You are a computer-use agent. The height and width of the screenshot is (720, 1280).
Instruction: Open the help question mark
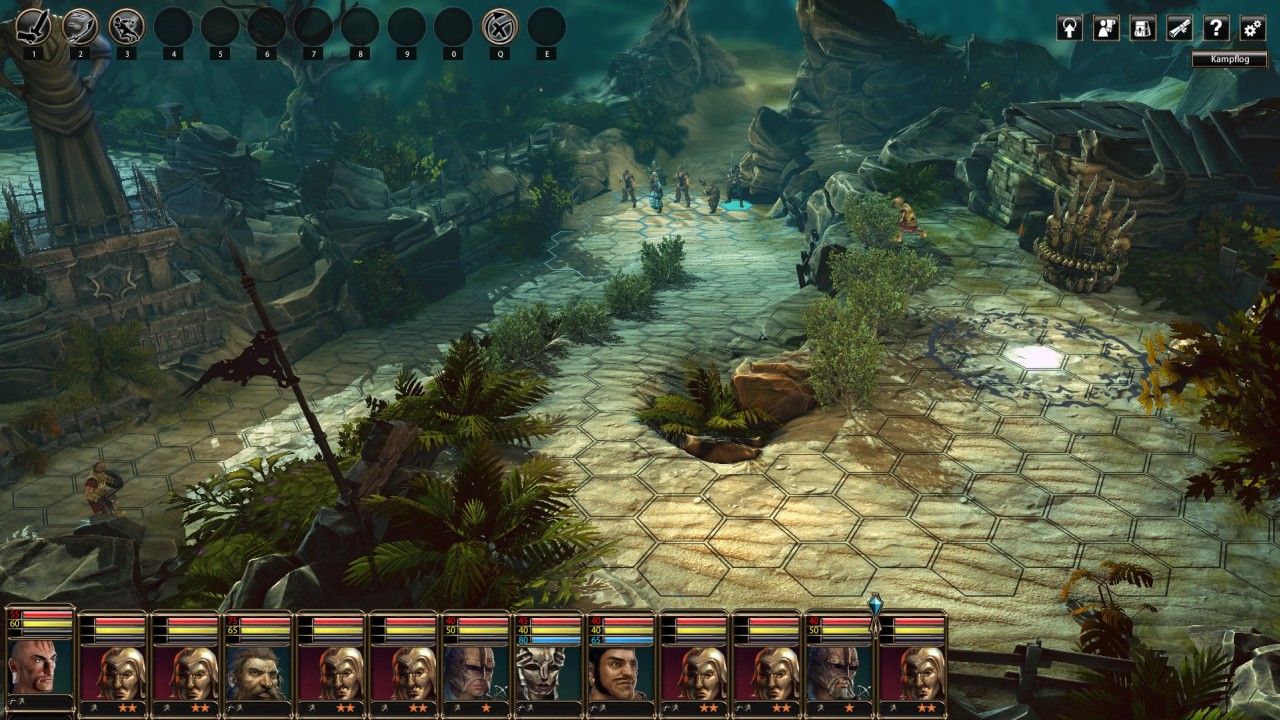(1216, 28)
